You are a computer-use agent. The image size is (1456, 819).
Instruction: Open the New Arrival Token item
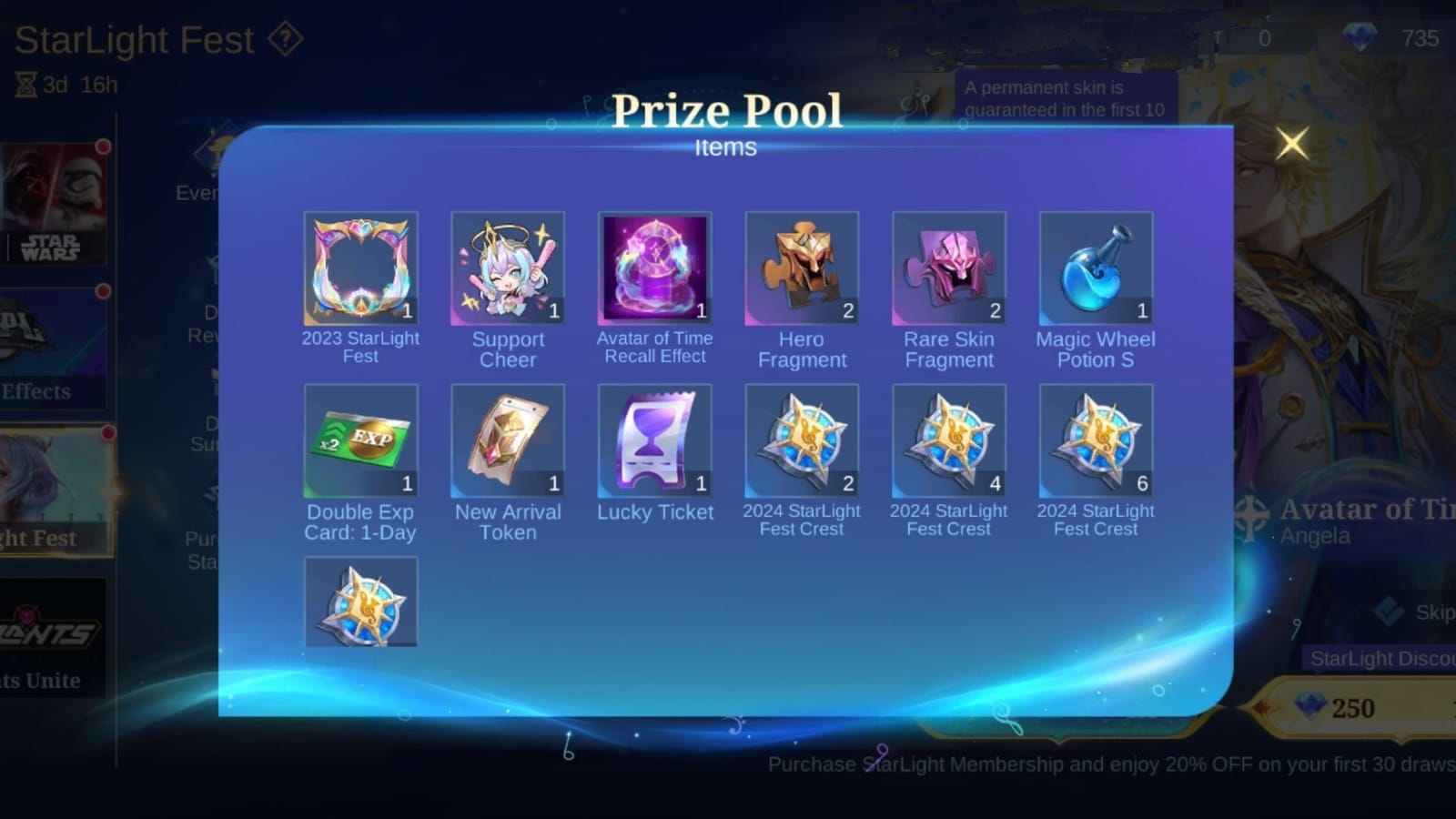click(x=508, y=440)
